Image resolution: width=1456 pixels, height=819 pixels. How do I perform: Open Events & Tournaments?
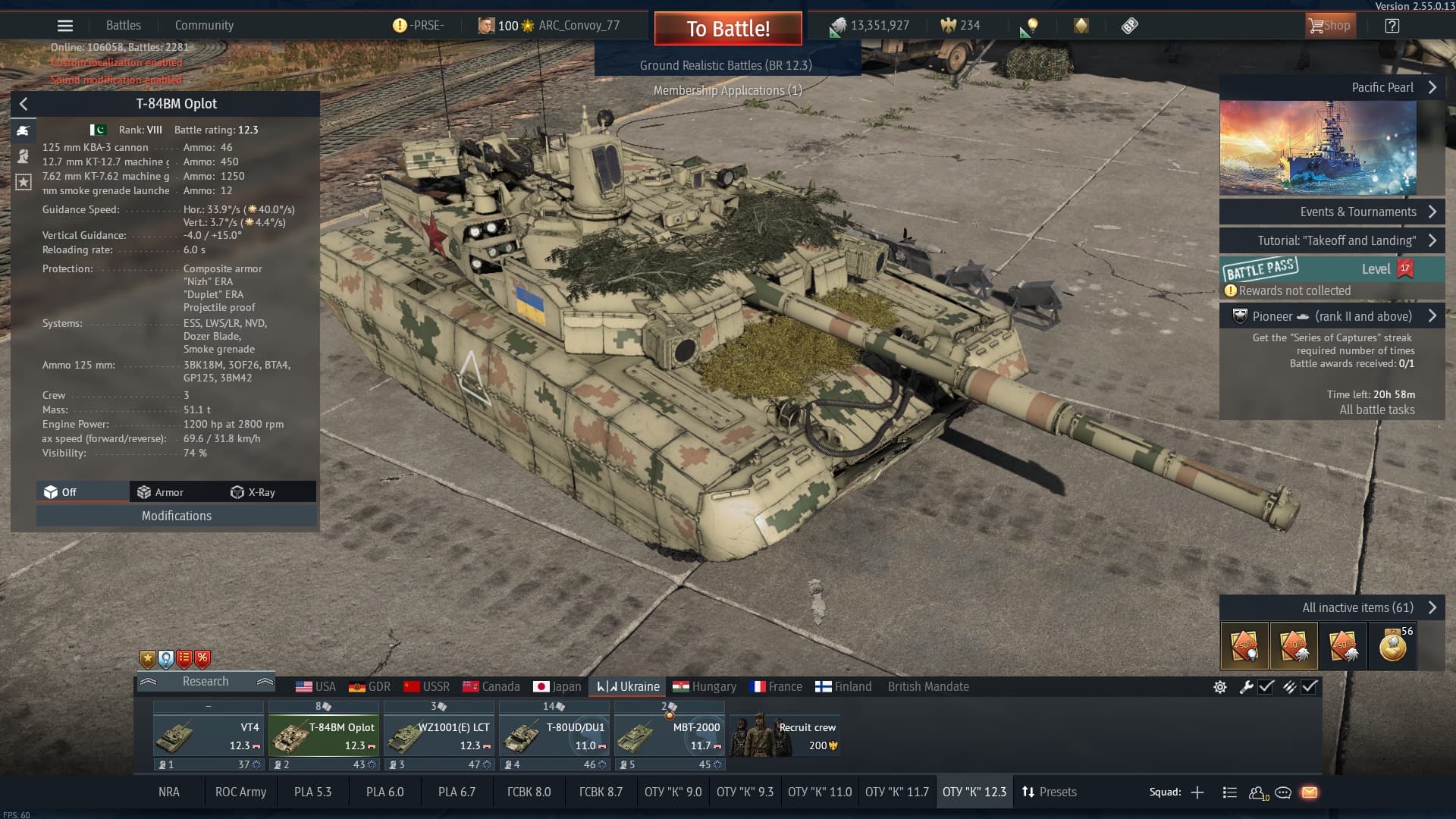click(x=1332, y=212)
